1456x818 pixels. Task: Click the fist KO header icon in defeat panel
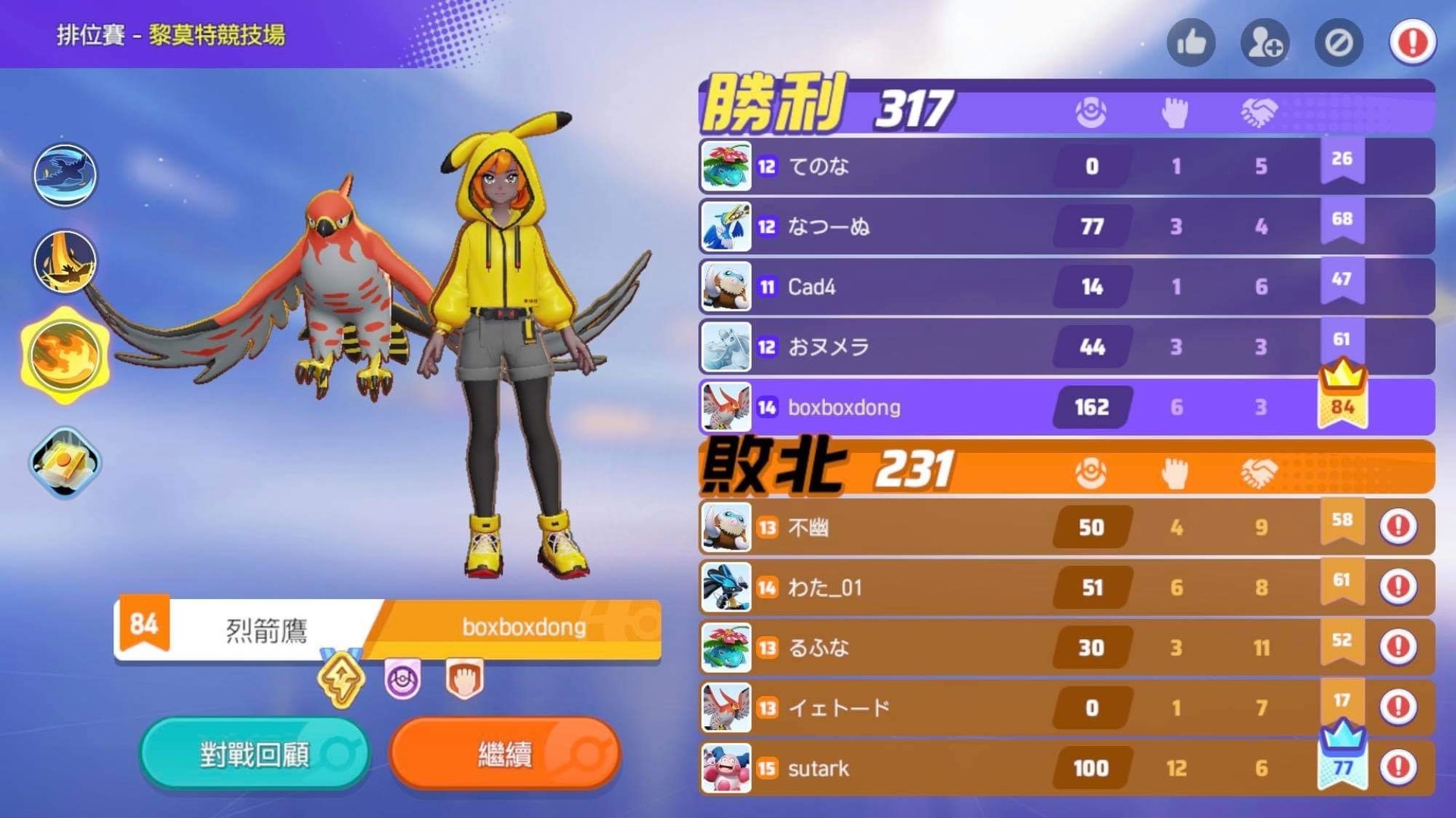click(1175, 472)
